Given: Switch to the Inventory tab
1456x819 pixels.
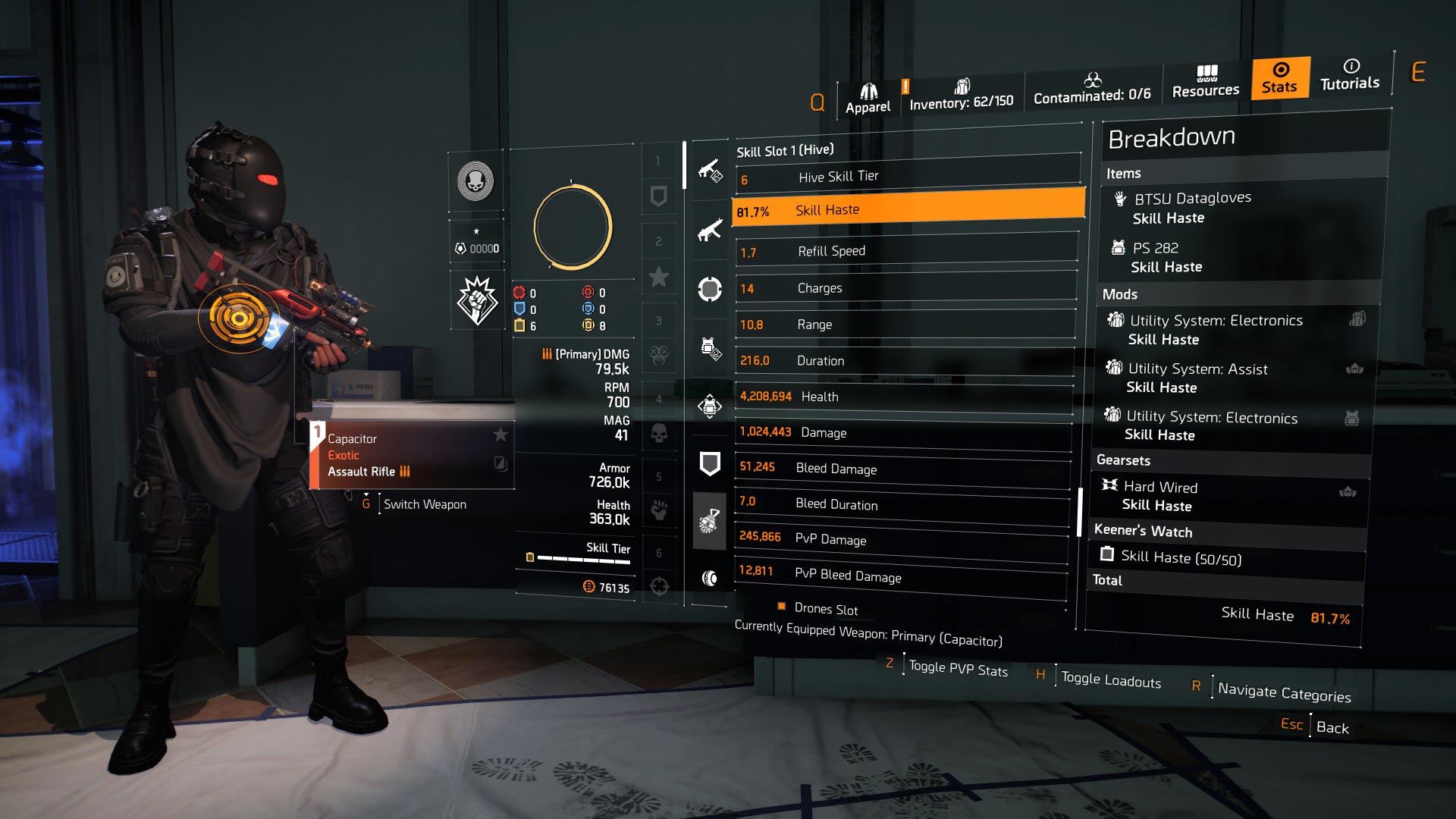Looking at the screenshot, I should [x=962, y=95].
